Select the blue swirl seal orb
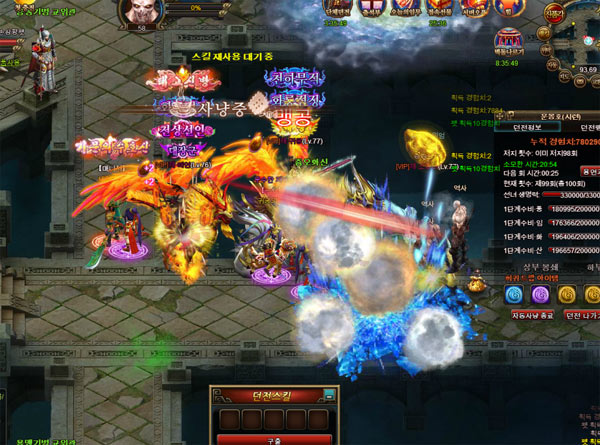Image resolution: width=600 pixels, height=445 pixels. [513, 294]
